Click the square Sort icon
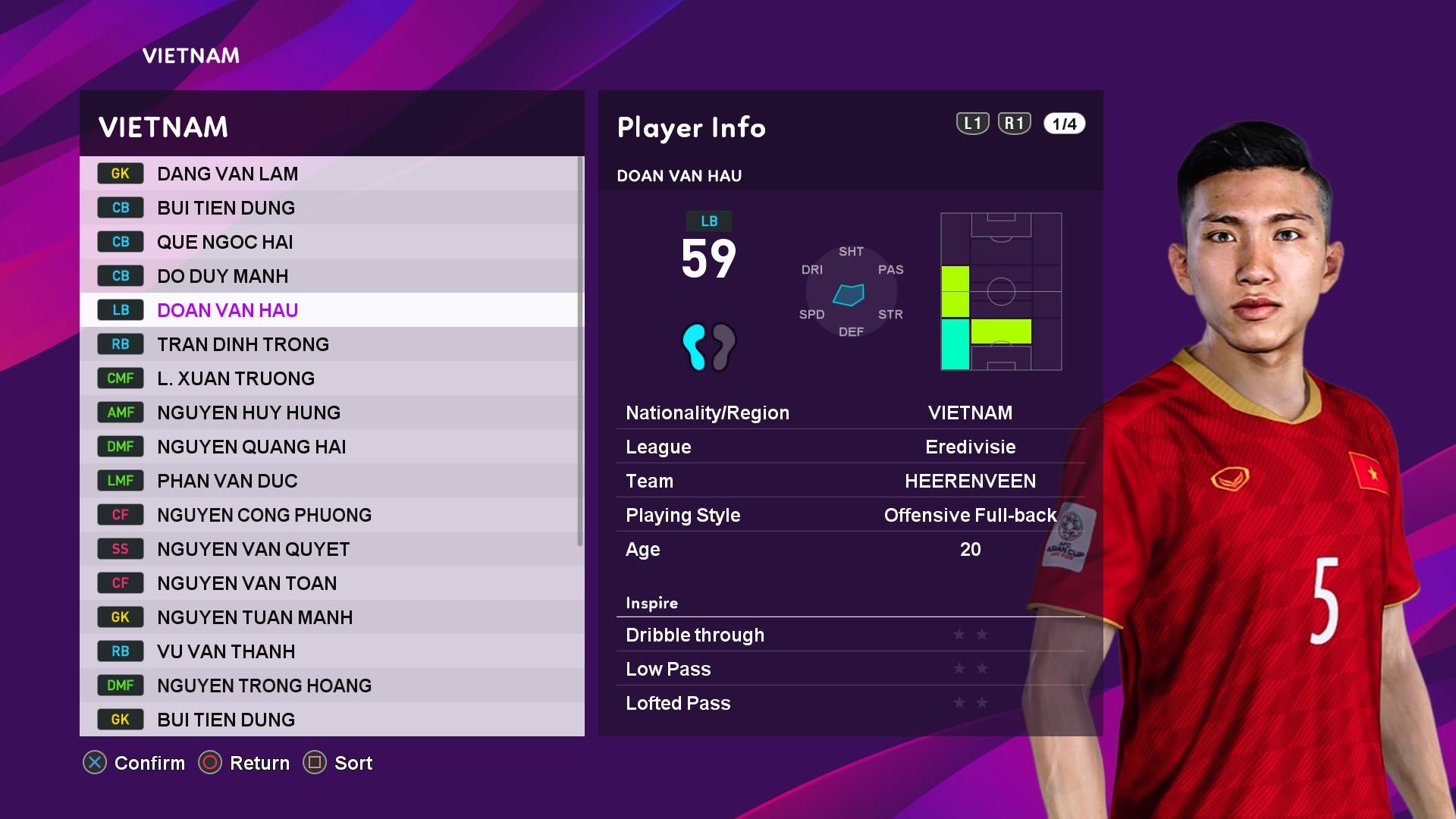1456x819 pixels. coord(315,764)
